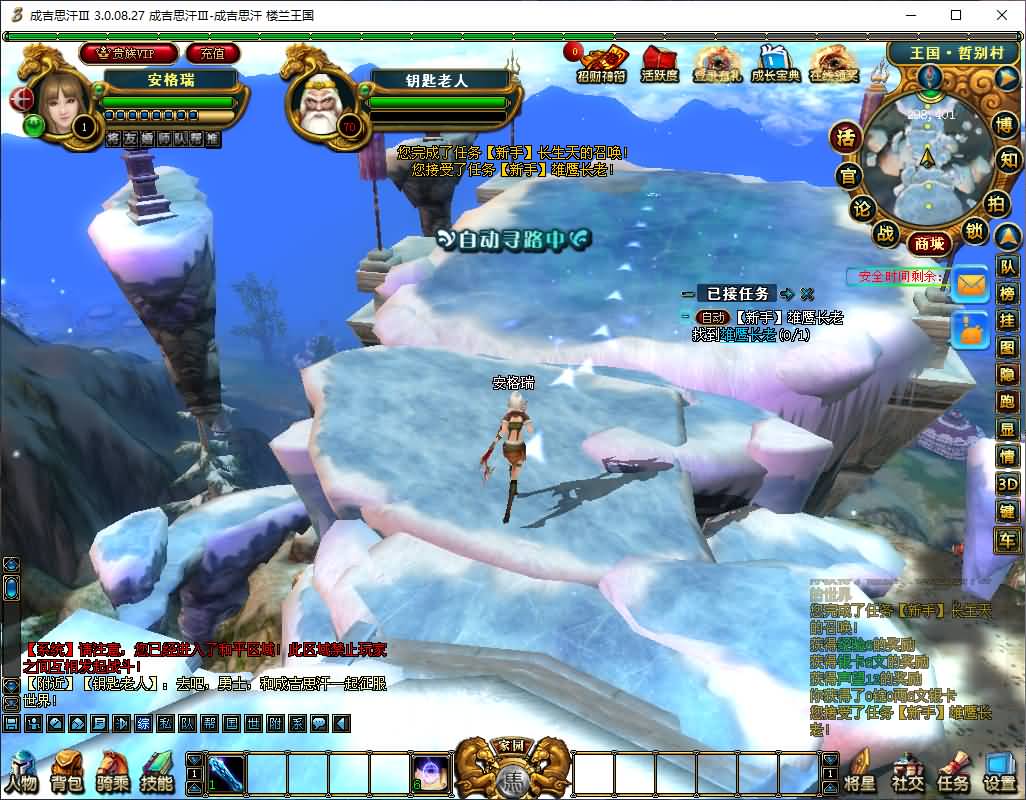Open the 技能 skills book
The image size is (1026, 800).
[157, 773]
